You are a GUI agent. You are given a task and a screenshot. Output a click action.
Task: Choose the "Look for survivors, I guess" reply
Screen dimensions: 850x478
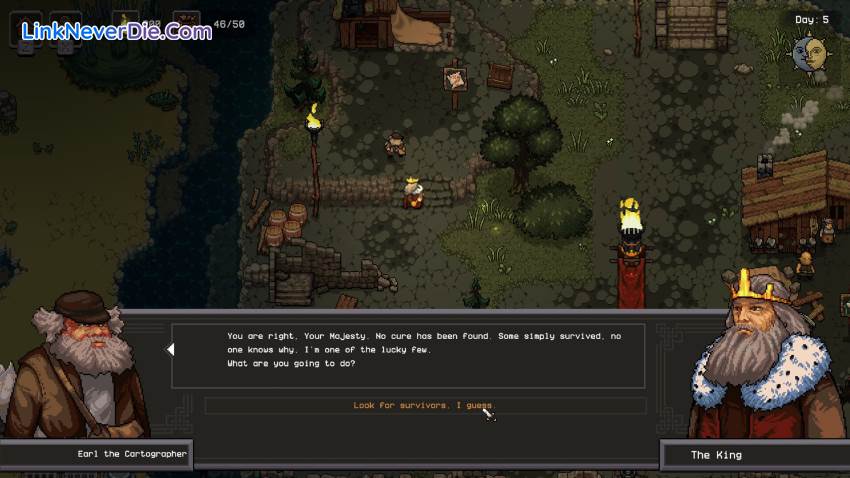coord(424,406)
